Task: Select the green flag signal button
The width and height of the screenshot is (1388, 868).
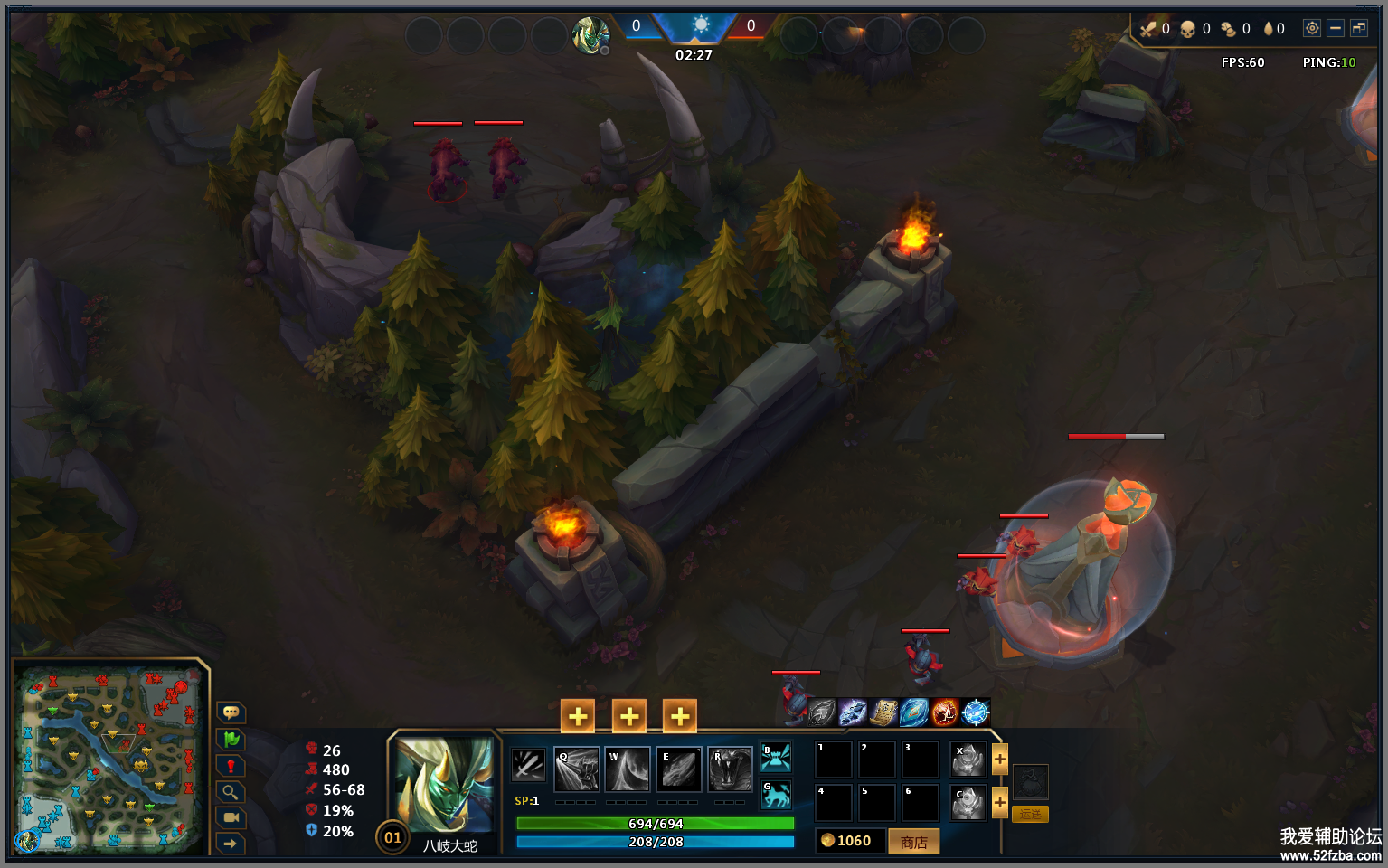Action: [x=231, y=740]
